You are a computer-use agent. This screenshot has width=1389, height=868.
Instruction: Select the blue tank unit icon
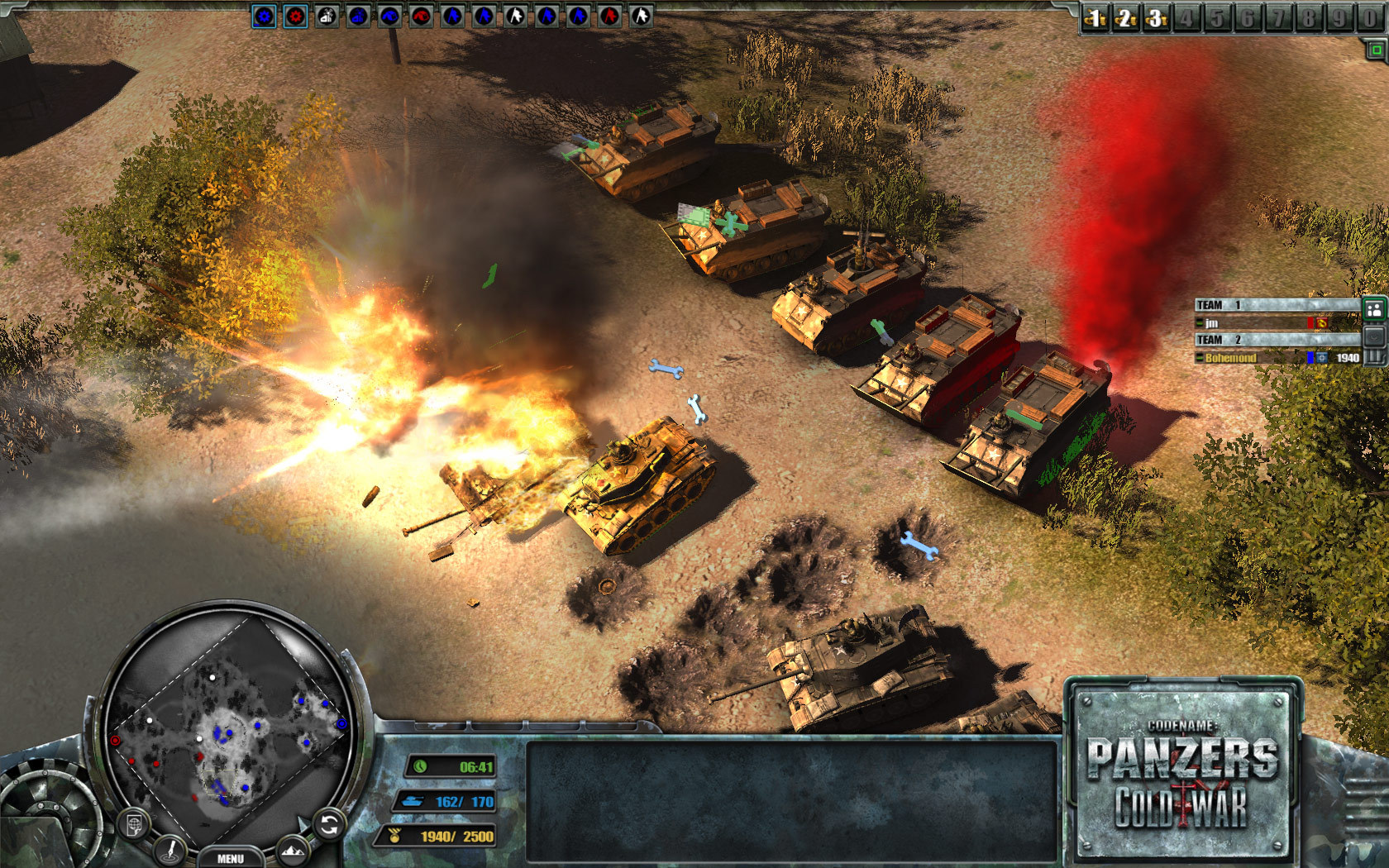pyautogui.click(x=388, y=16)
